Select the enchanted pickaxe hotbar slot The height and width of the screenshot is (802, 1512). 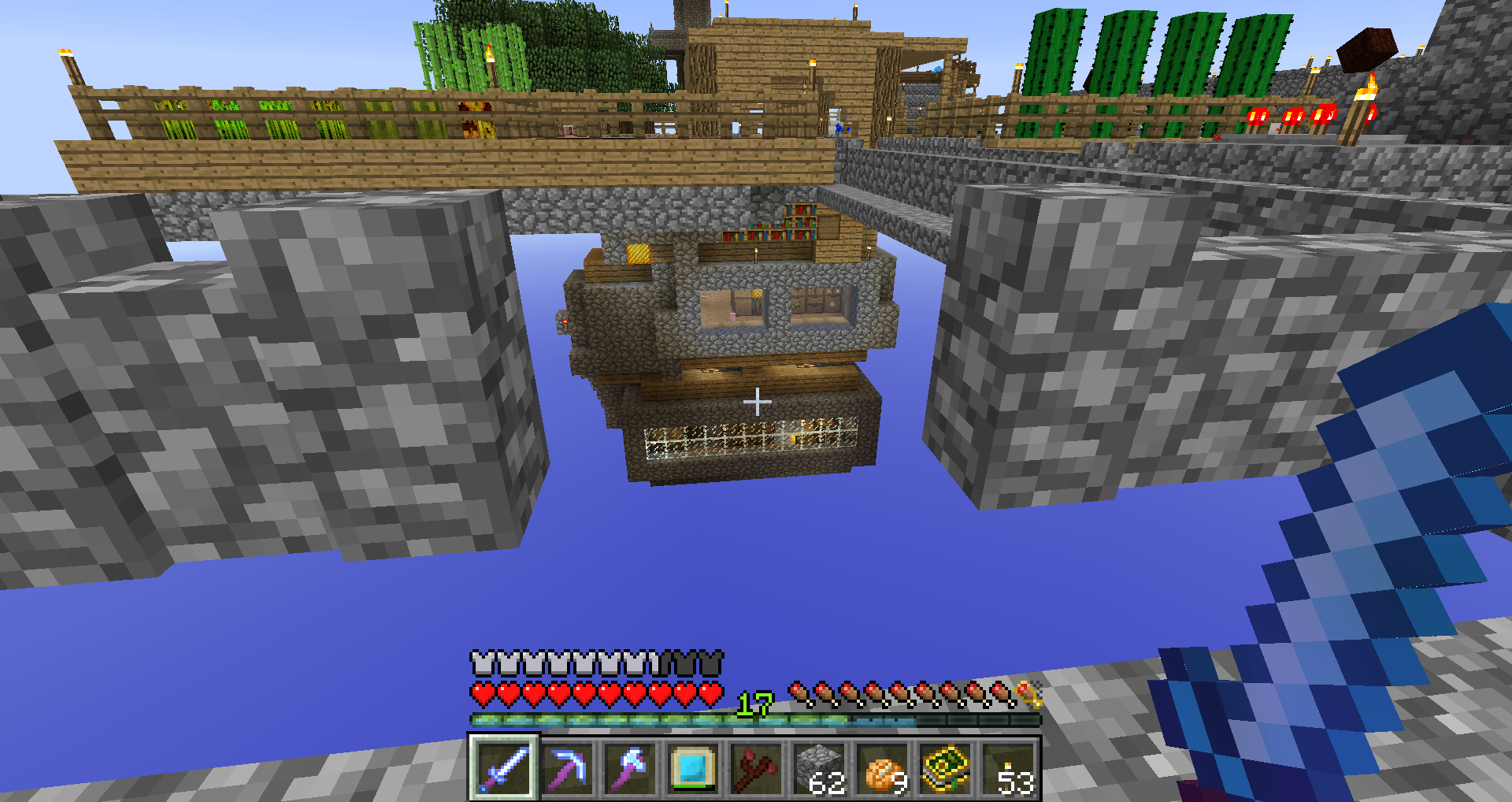coord(567,768)
